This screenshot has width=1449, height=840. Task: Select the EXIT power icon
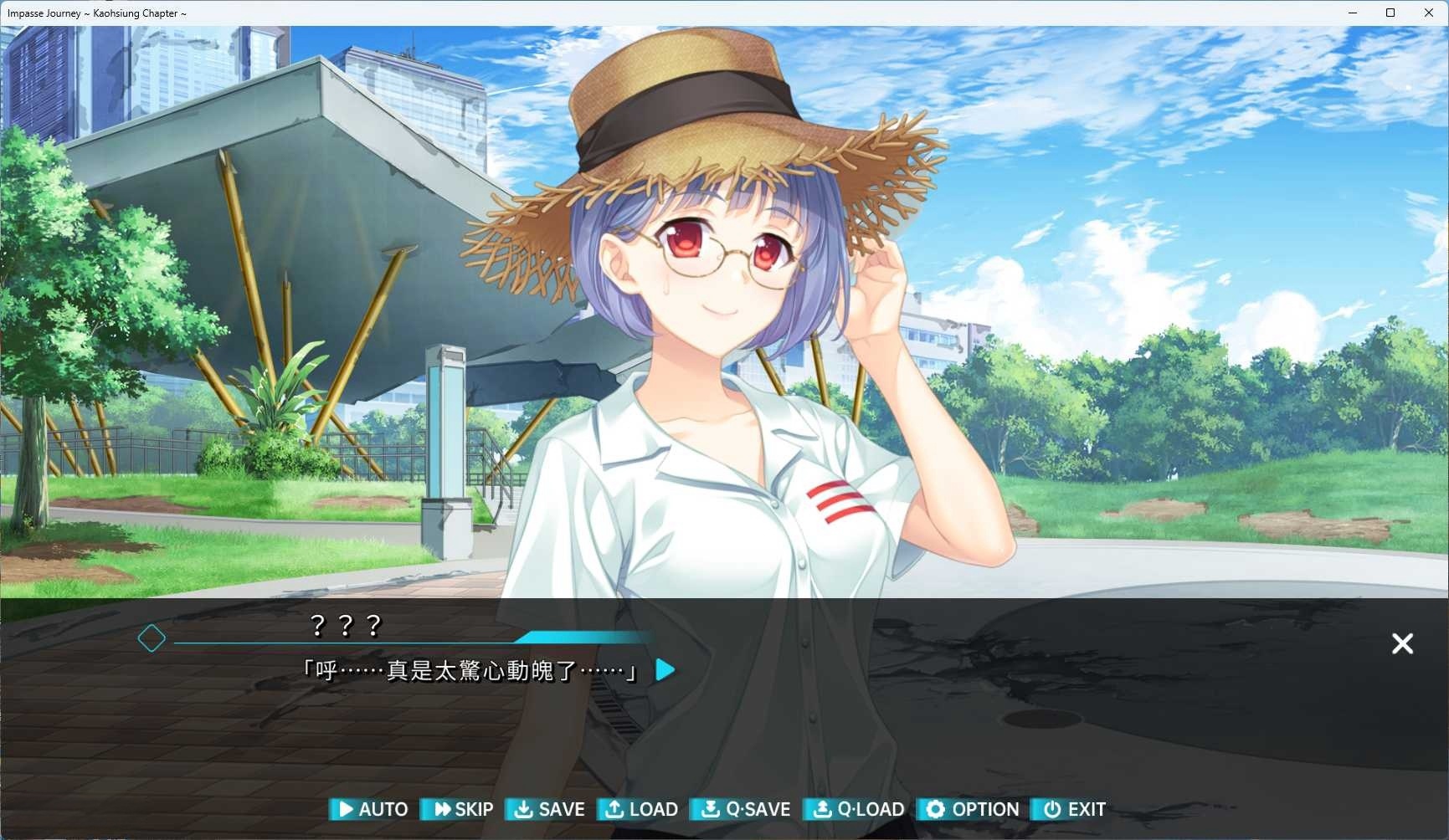pyautogui.click(x=1051, y=809)
